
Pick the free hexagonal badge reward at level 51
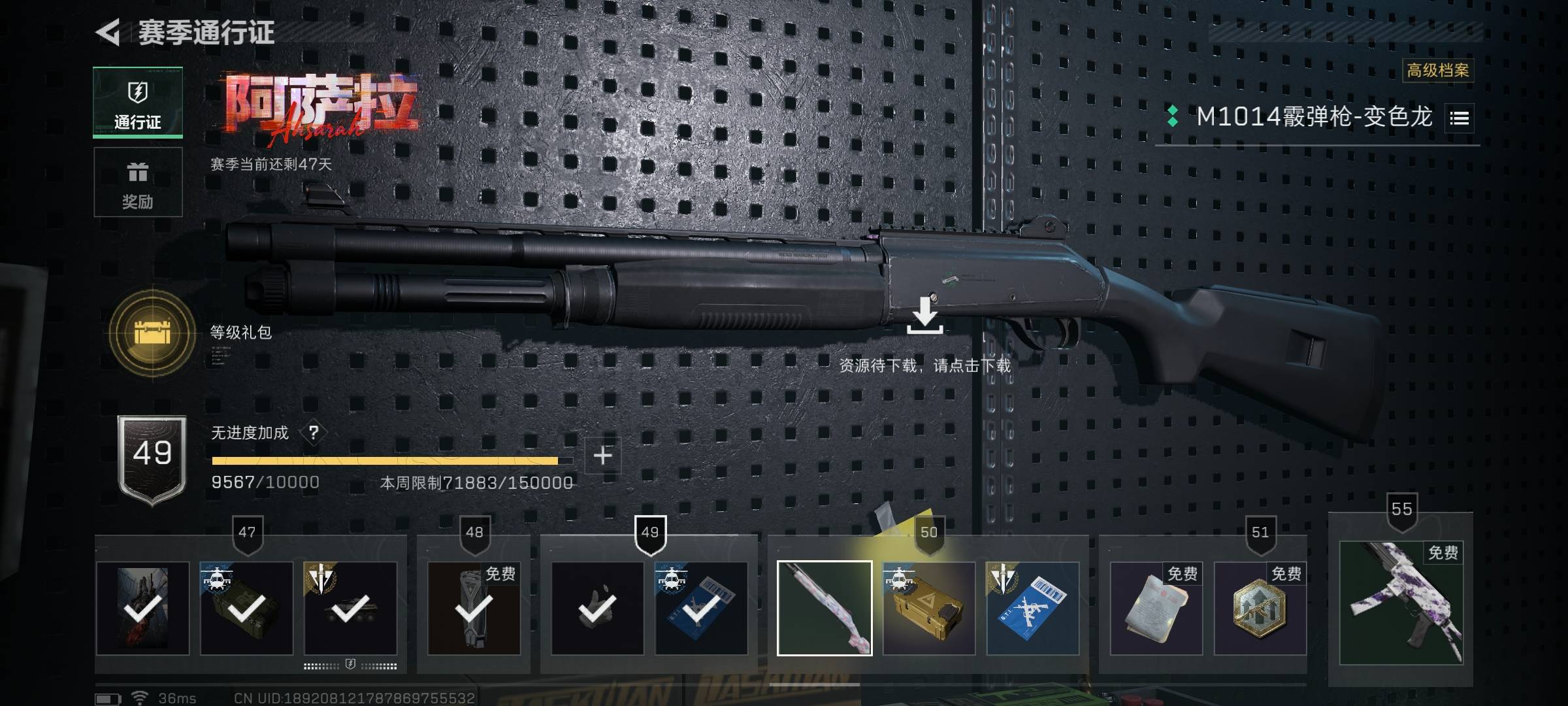click(1260, 609)
